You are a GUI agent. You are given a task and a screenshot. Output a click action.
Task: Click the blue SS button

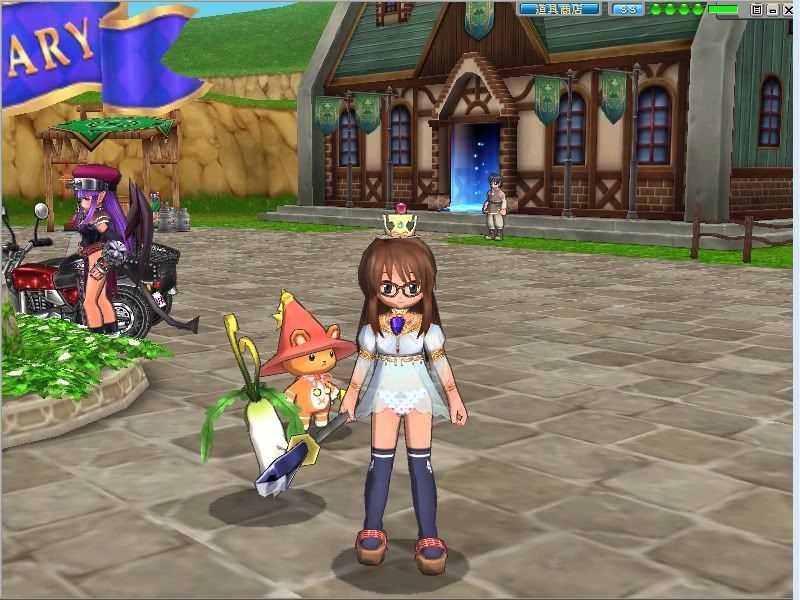tap(627, 9)
